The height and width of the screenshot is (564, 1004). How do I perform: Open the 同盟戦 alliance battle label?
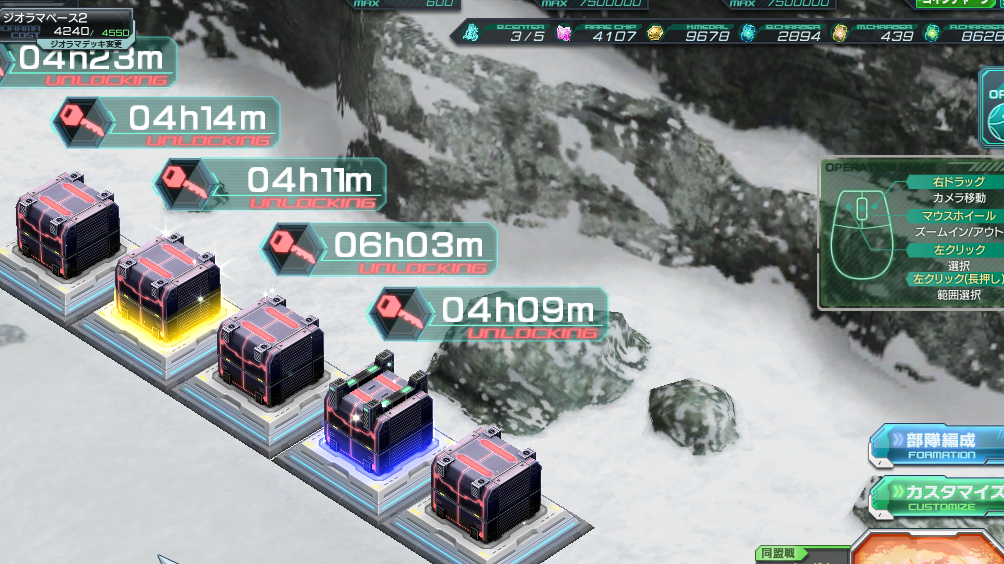click(782, 553)
